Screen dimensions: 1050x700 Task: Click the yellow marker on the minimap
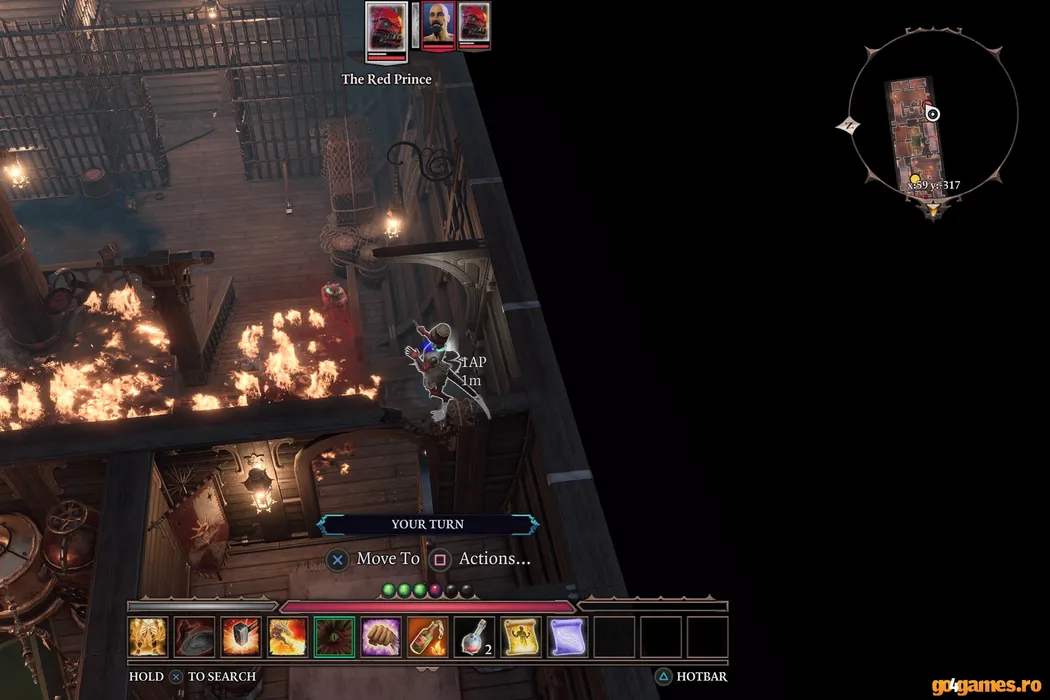coord(914,179)
